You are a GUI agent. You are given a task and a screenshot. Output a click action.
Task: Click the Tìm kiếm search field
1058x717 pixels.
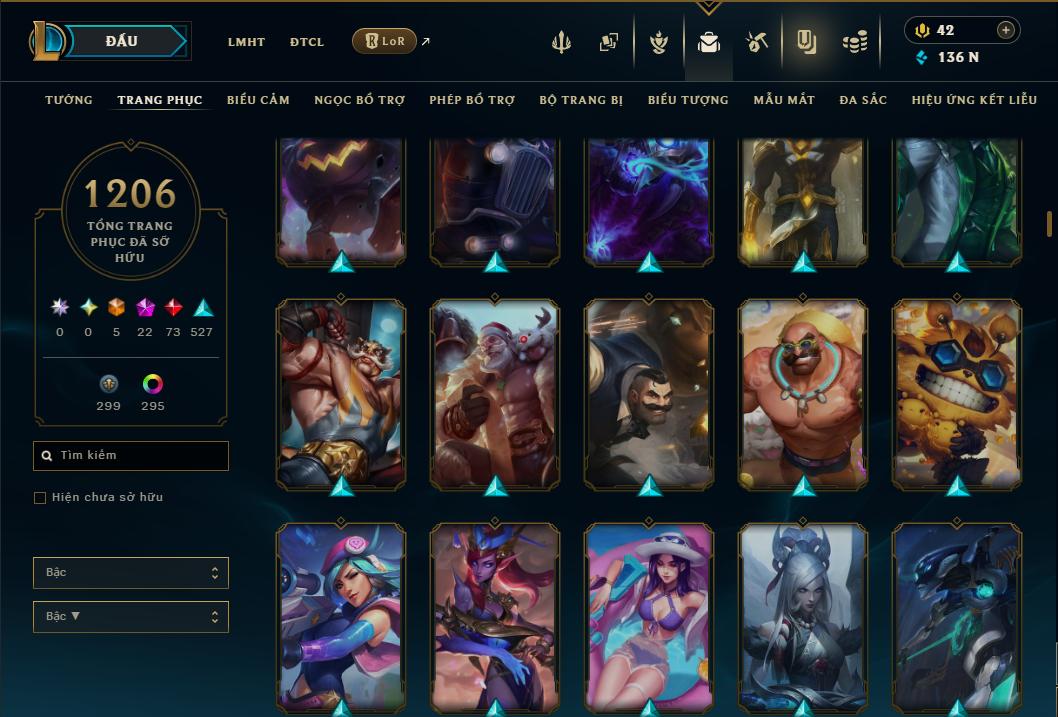(131, 456)
